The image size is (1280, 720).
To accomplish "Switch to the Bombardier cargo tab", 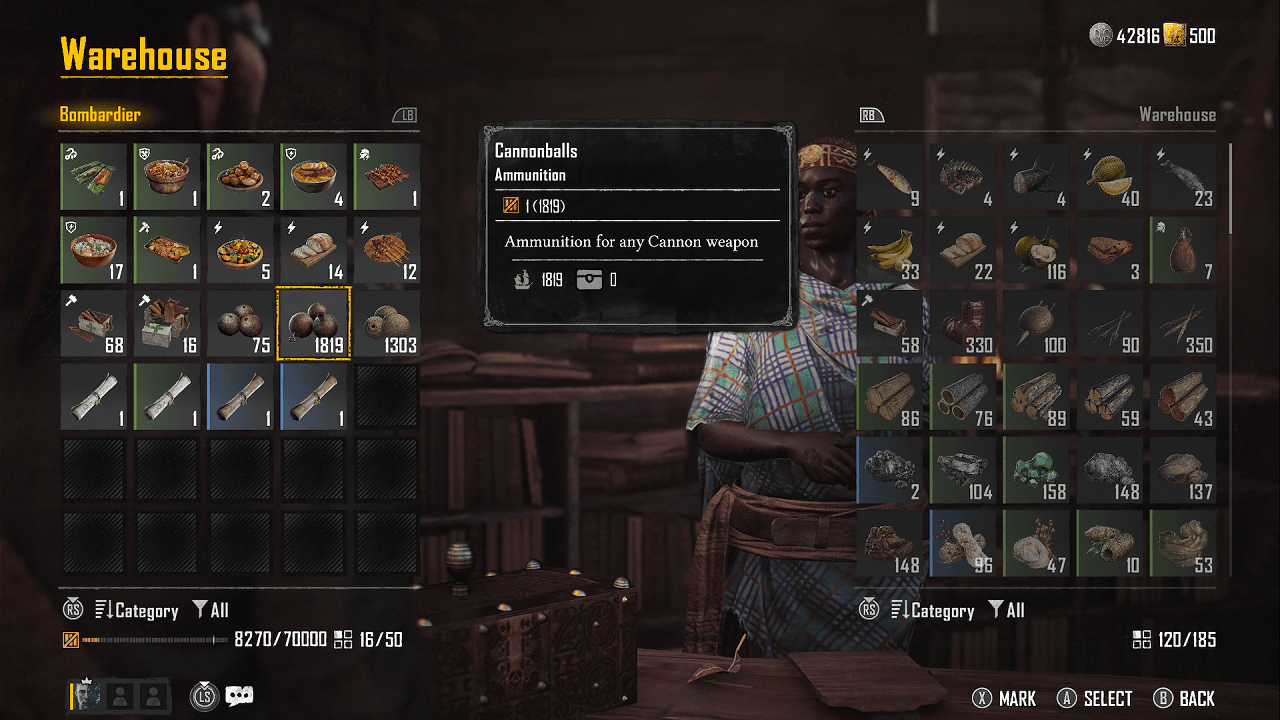I will [100, 115].
